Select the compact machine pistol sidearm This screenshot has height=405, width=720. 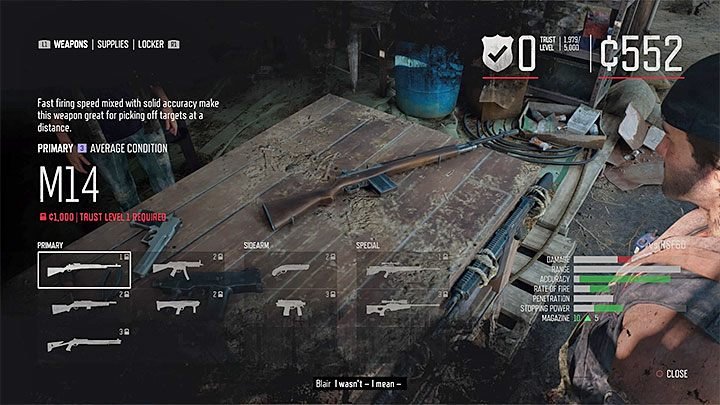point(291,307)
